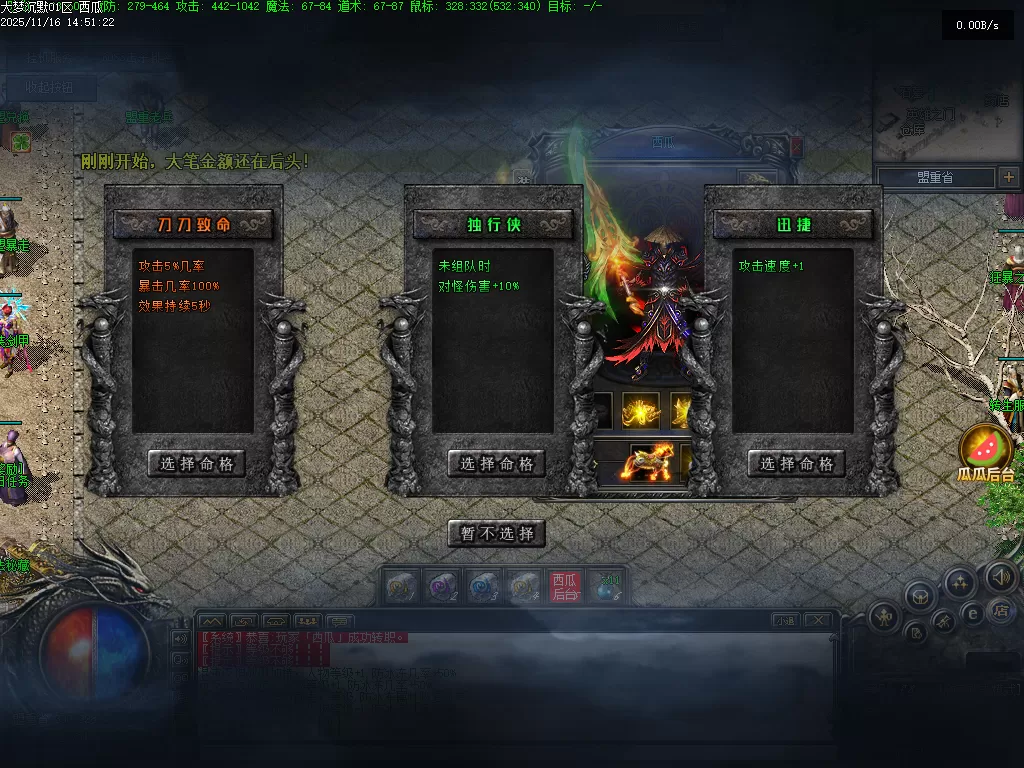Use the blue potion orb hotbar slot
Screen dimensions: 1024x768
pyautogui.click(x=607, y=587)
